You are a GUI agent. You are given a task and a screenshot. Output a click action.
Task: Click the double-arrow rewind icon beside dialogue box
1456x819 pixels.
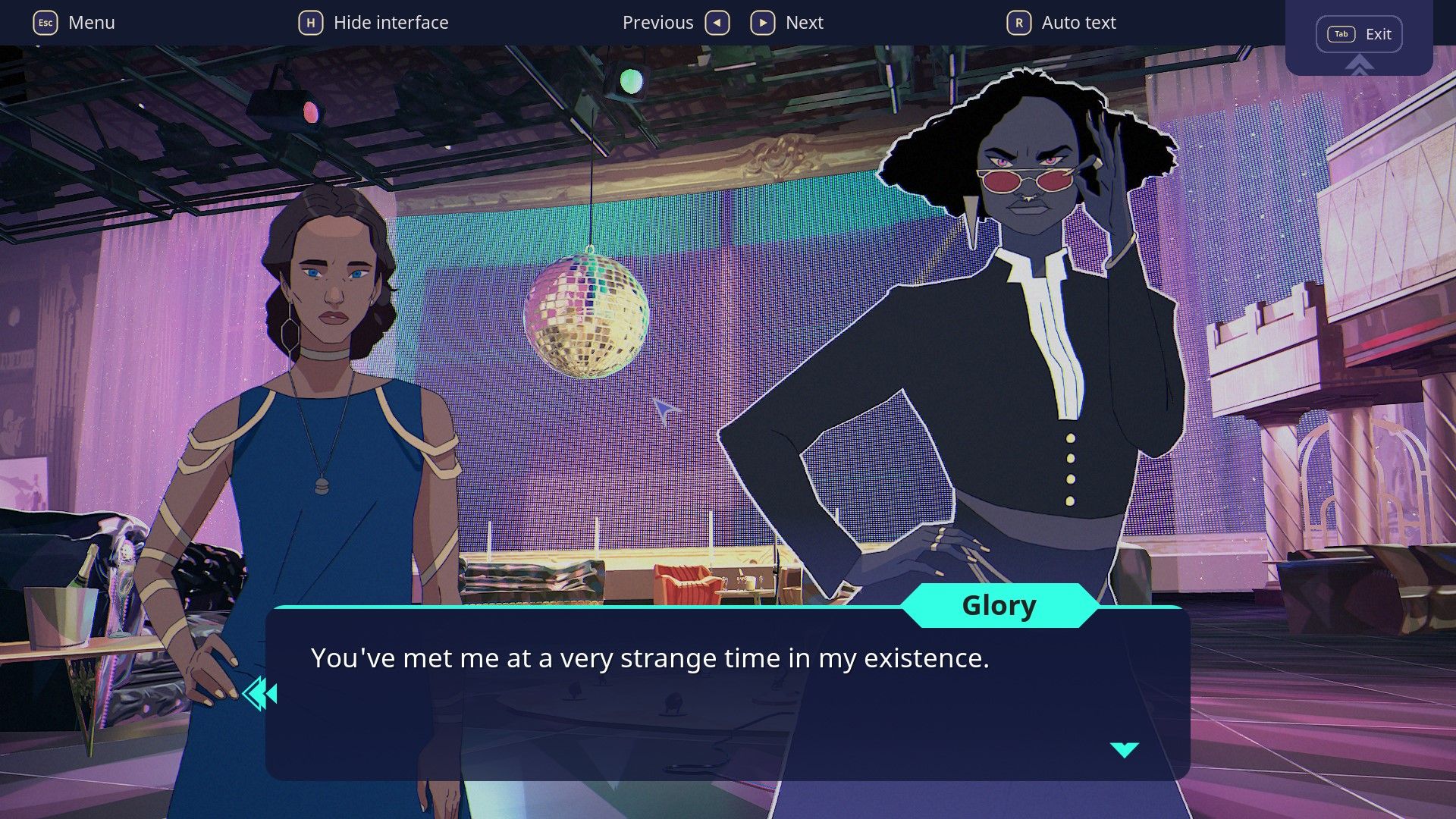pyautogui.click(x=260, y=694)
